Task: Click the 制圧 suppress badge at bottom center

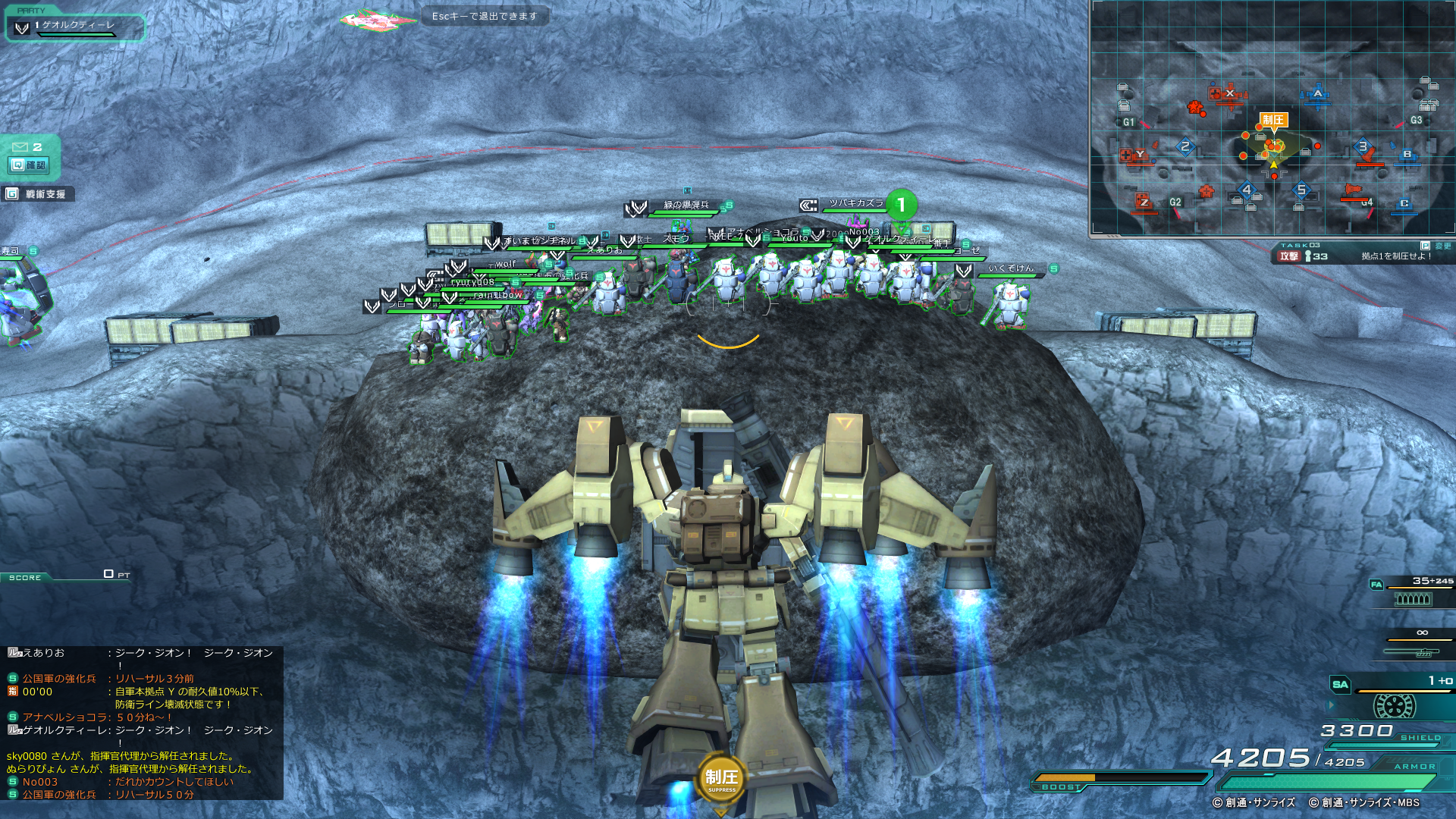Action: (x=721, y=779)
